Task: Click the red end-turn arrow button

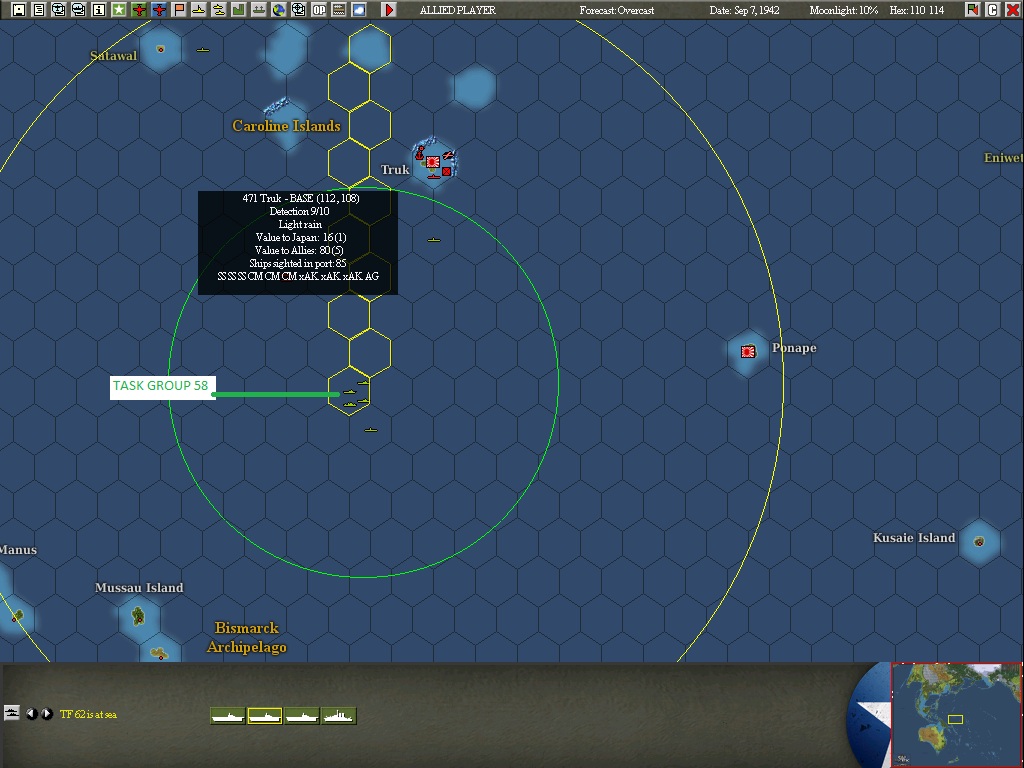Action: pos(389,10)
